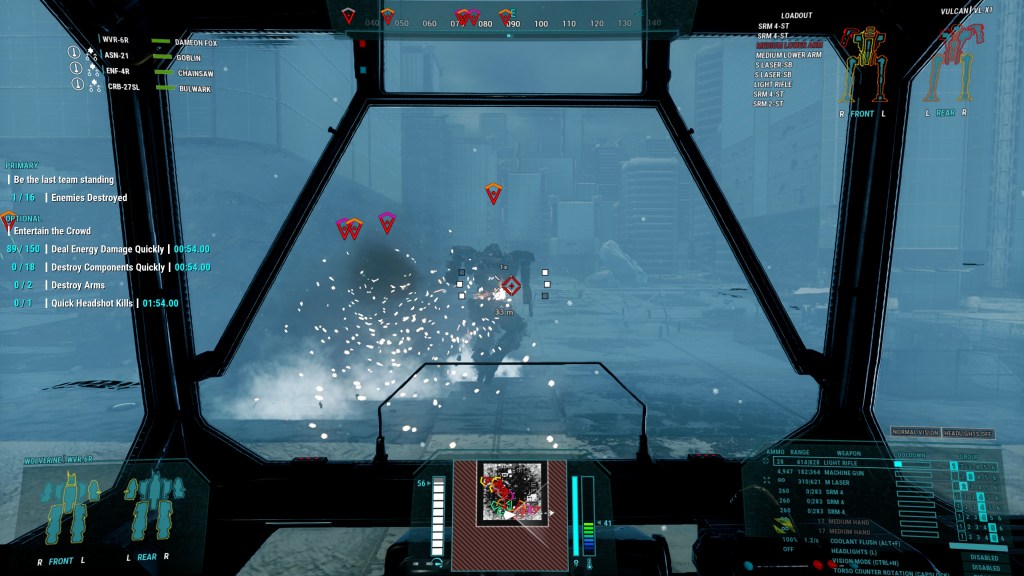Select lancemate Goblin in the lance list
The height and width of the screenshot is (576, 1024).
[190, 59]
